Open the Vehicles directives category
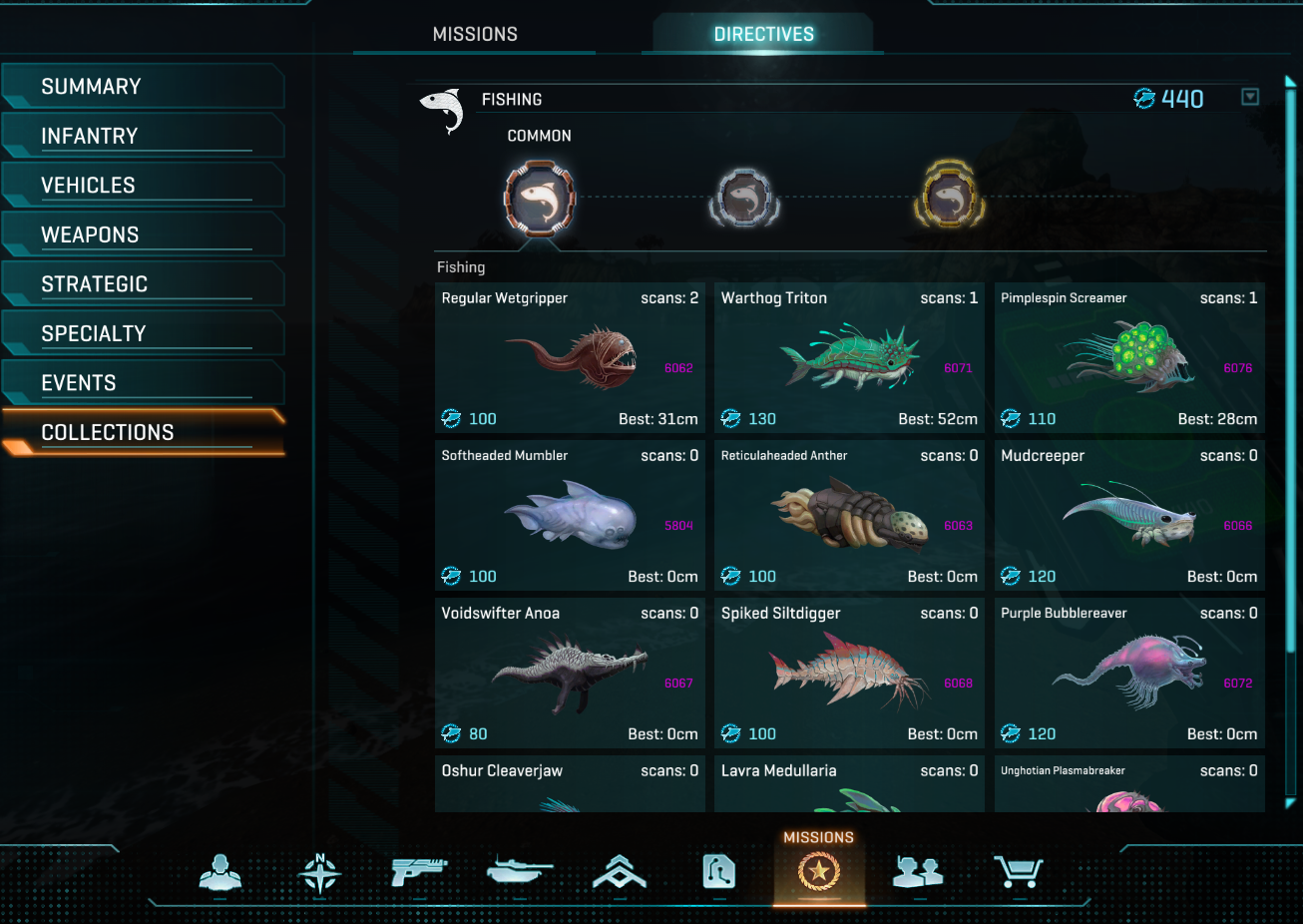 pyautogui.click(x=143, y=186)
